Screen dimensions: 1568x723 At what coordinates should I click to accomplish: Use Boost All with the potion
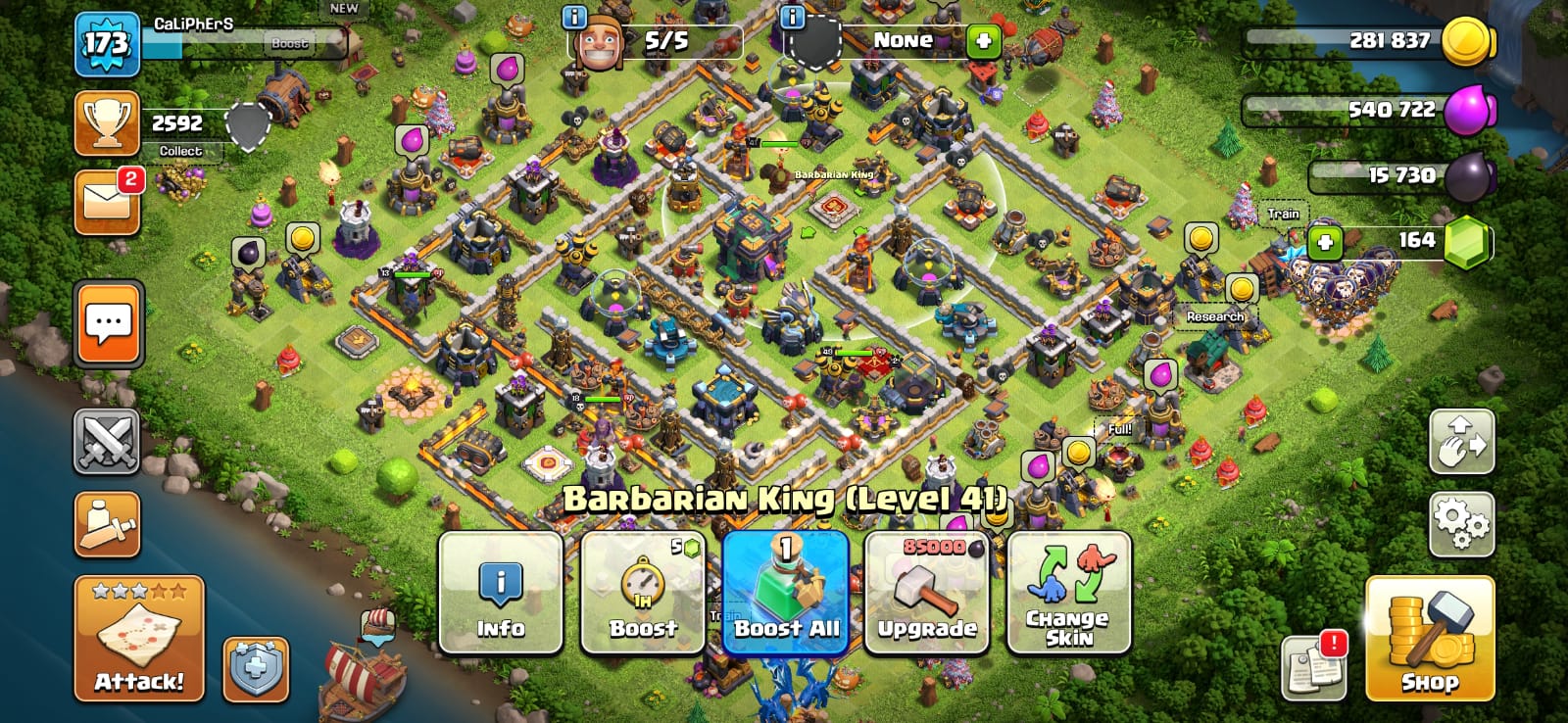click(x=786, y=594)
